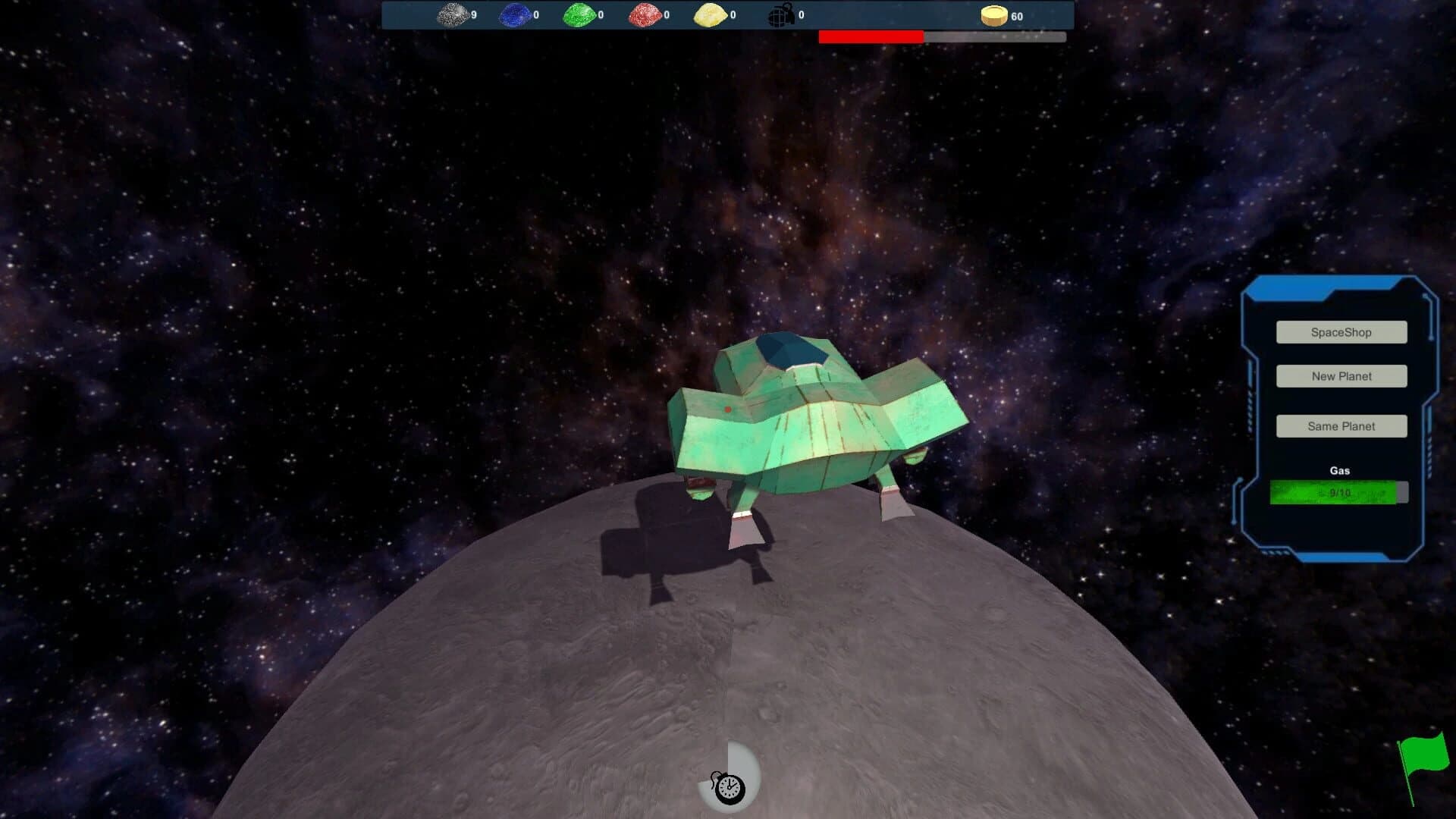This screenshot has width=1456, height=819.
Task: Click the red health bar
Action: (x=871, y=35)
